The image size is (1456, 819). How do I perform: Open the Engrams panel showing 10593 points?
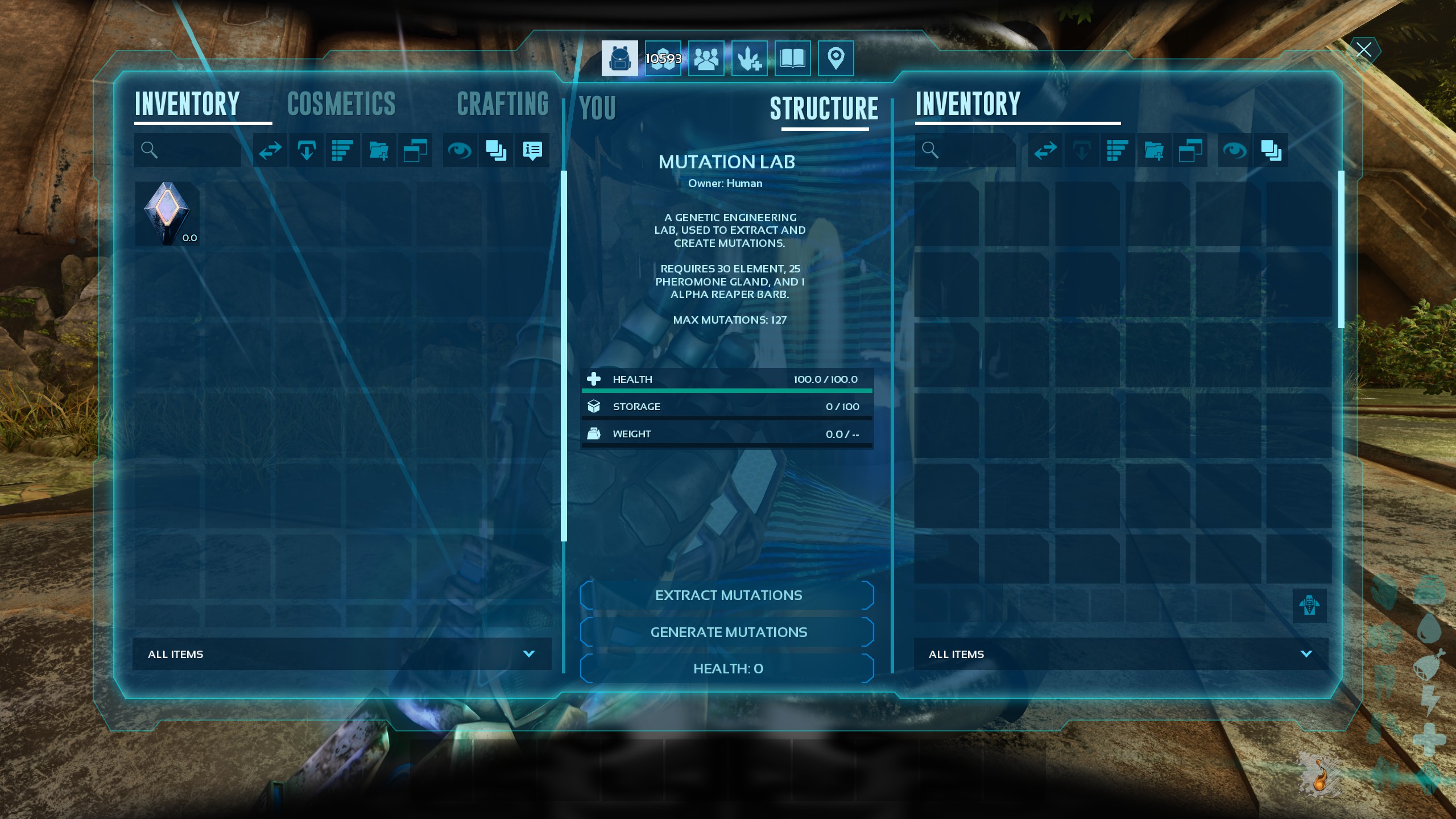coord(663,57)
